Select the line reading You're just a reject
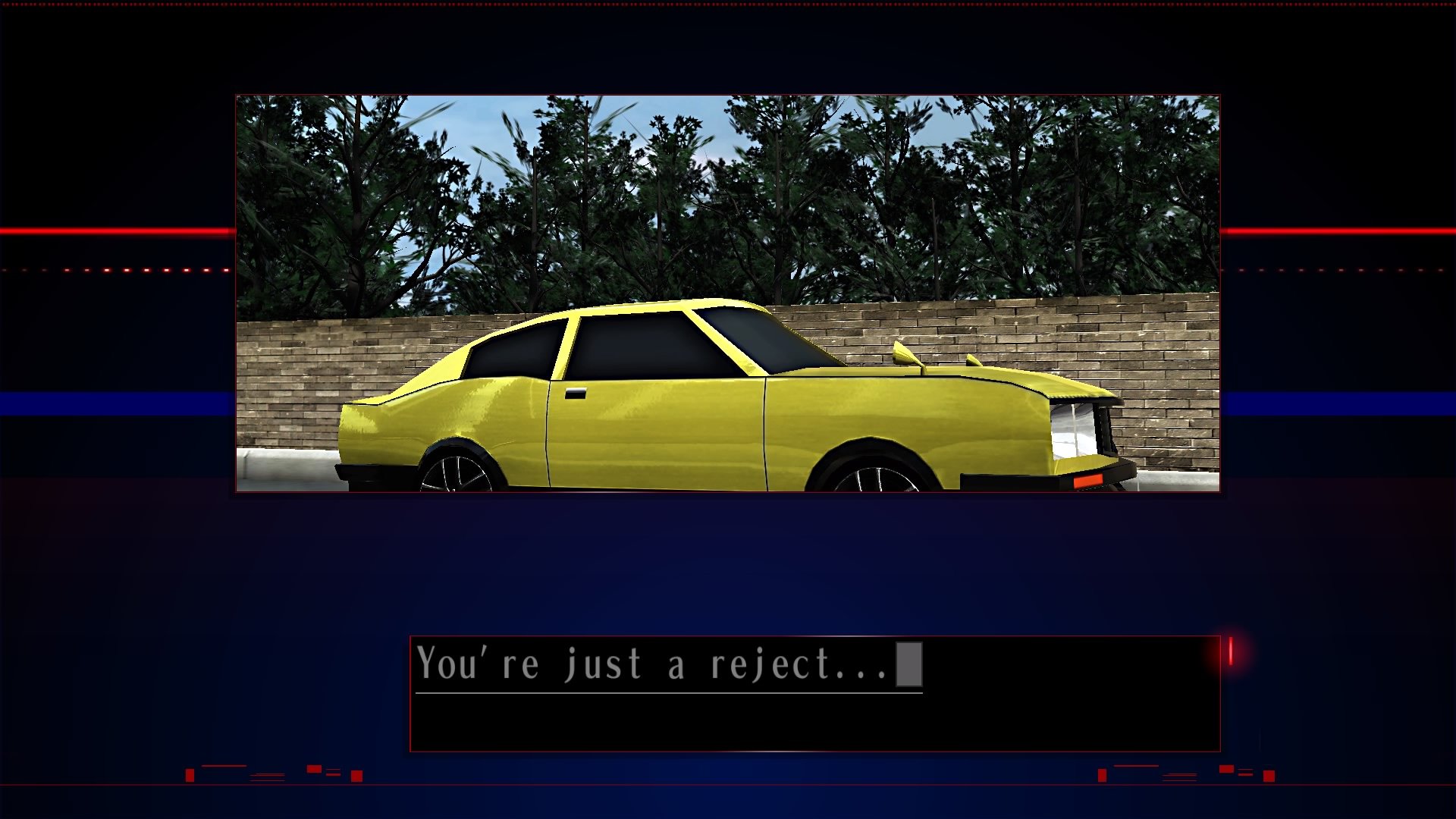This screenshot has width=1456, height=819. click(660, 663)
